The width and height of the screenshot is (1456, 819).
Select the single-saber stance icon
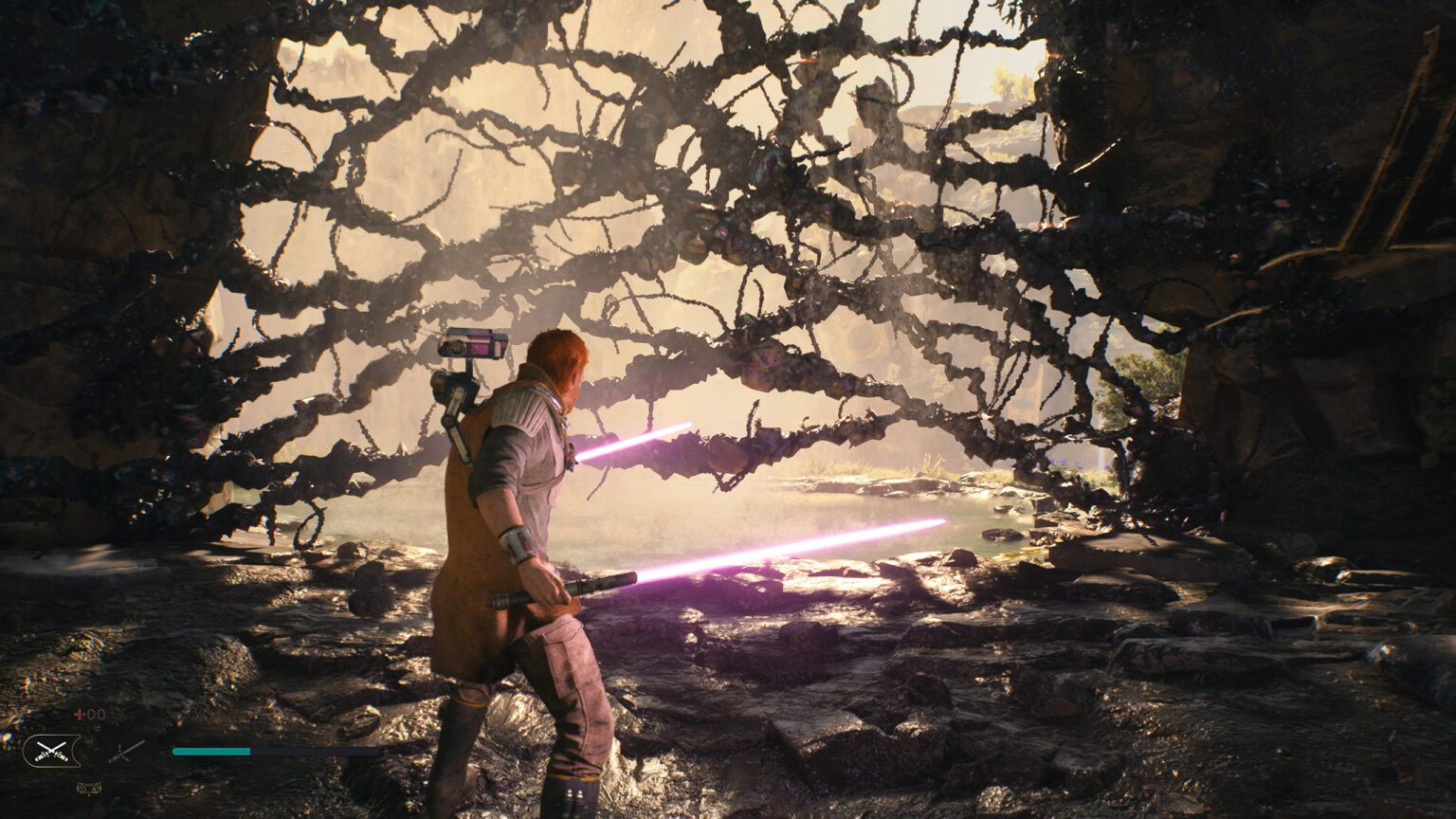point(121,751)
